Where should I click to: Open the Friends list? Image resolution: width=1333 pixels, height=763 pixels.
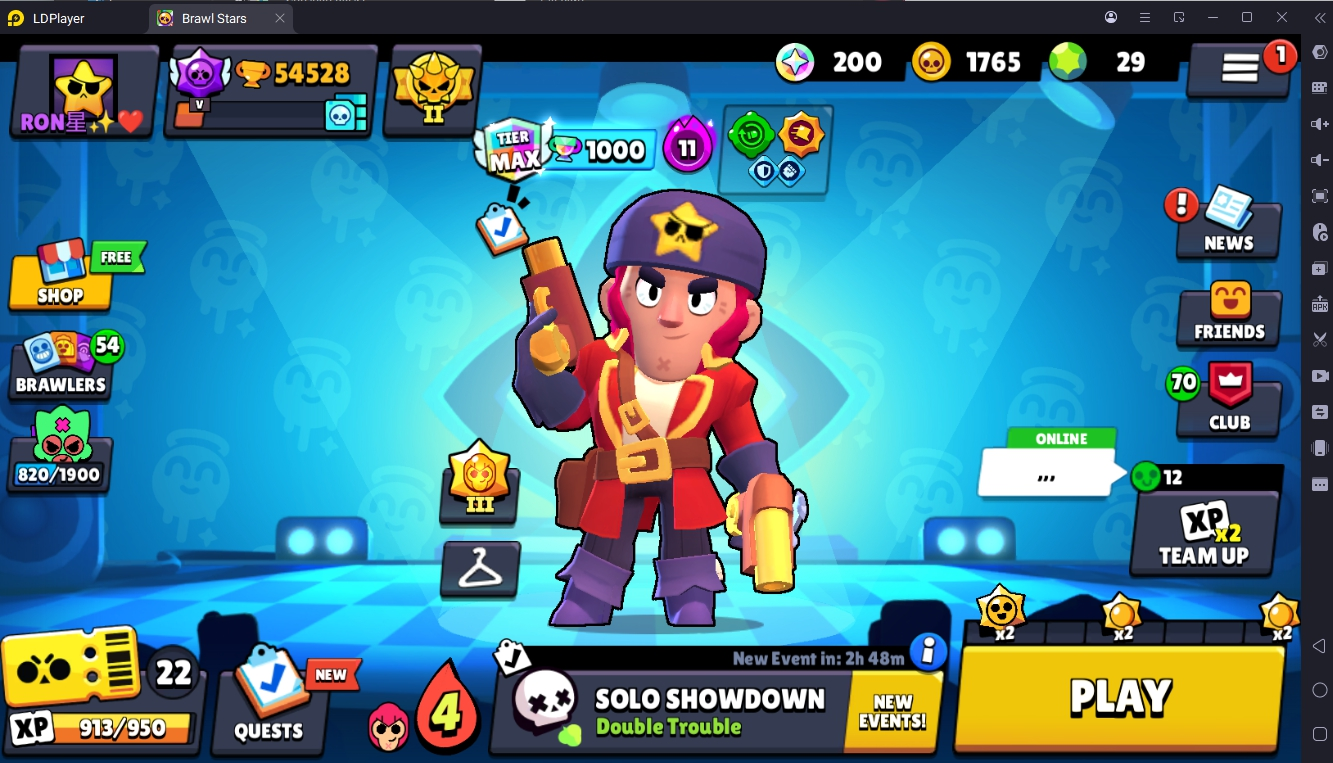point(1227,316)
